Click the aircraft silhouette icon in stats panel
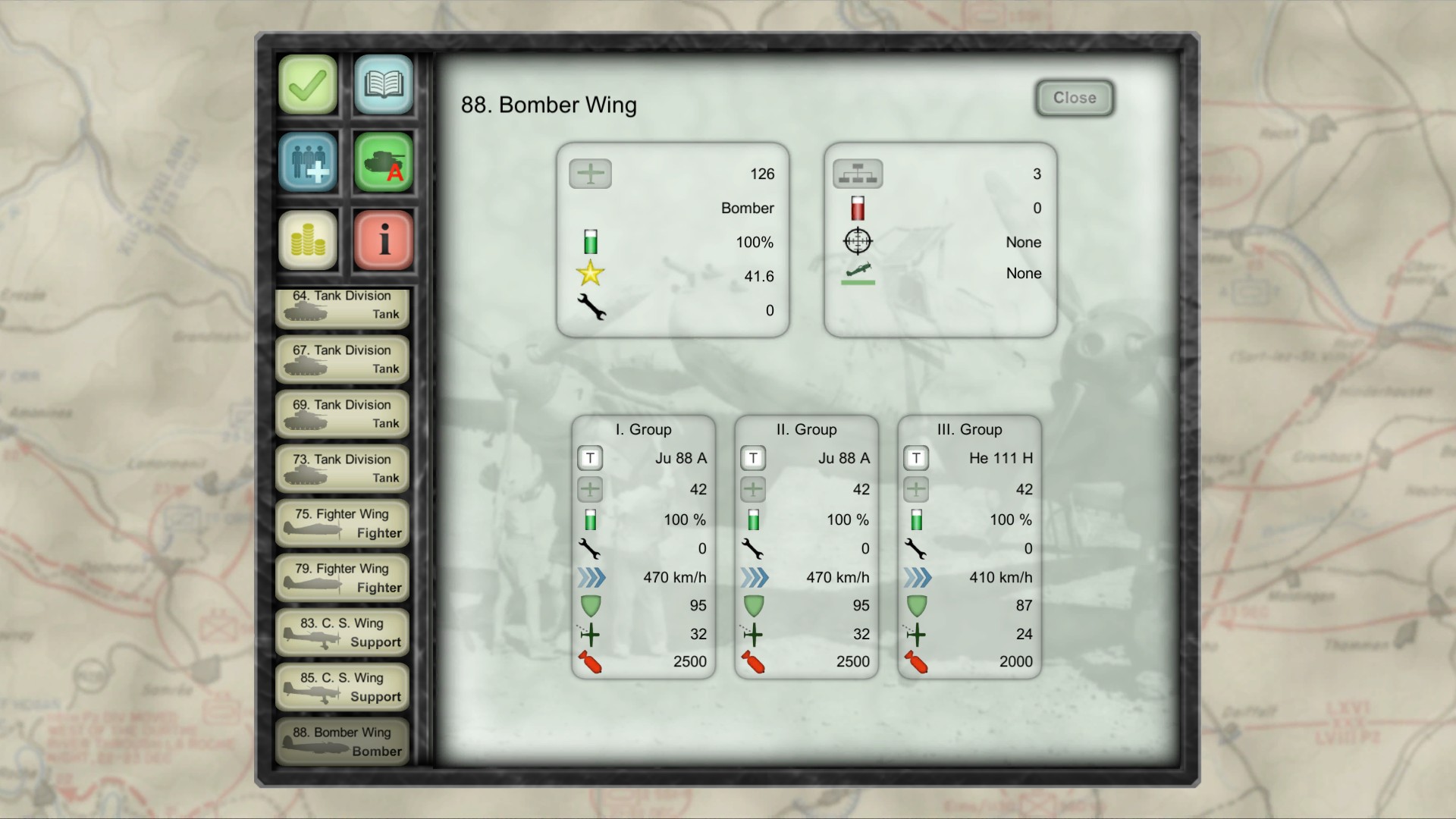The height and width of the screenshot is (819, 1456). pyautogui.click(x=590, y=174)
